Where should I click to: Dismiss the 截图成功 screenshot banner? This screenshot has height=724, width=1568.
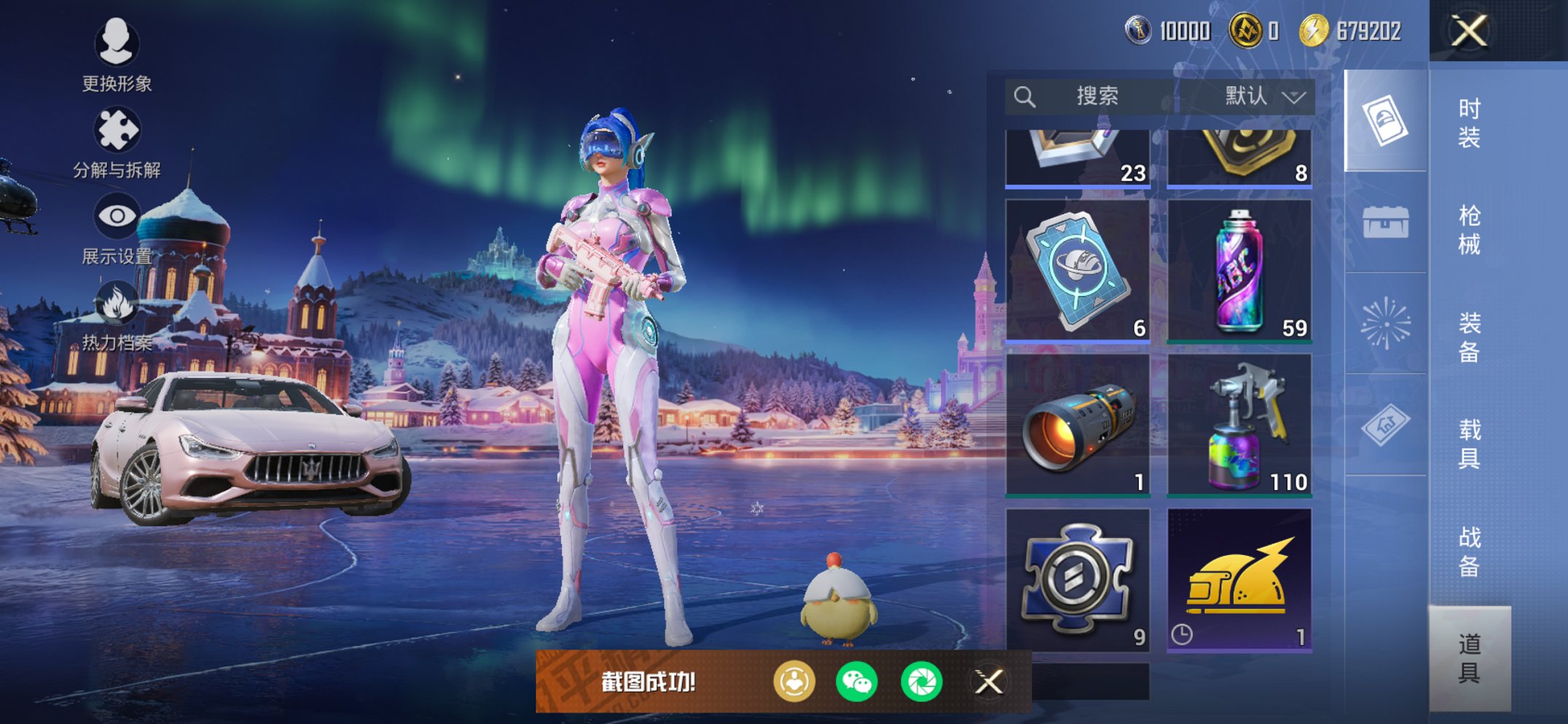coord(989,682)
